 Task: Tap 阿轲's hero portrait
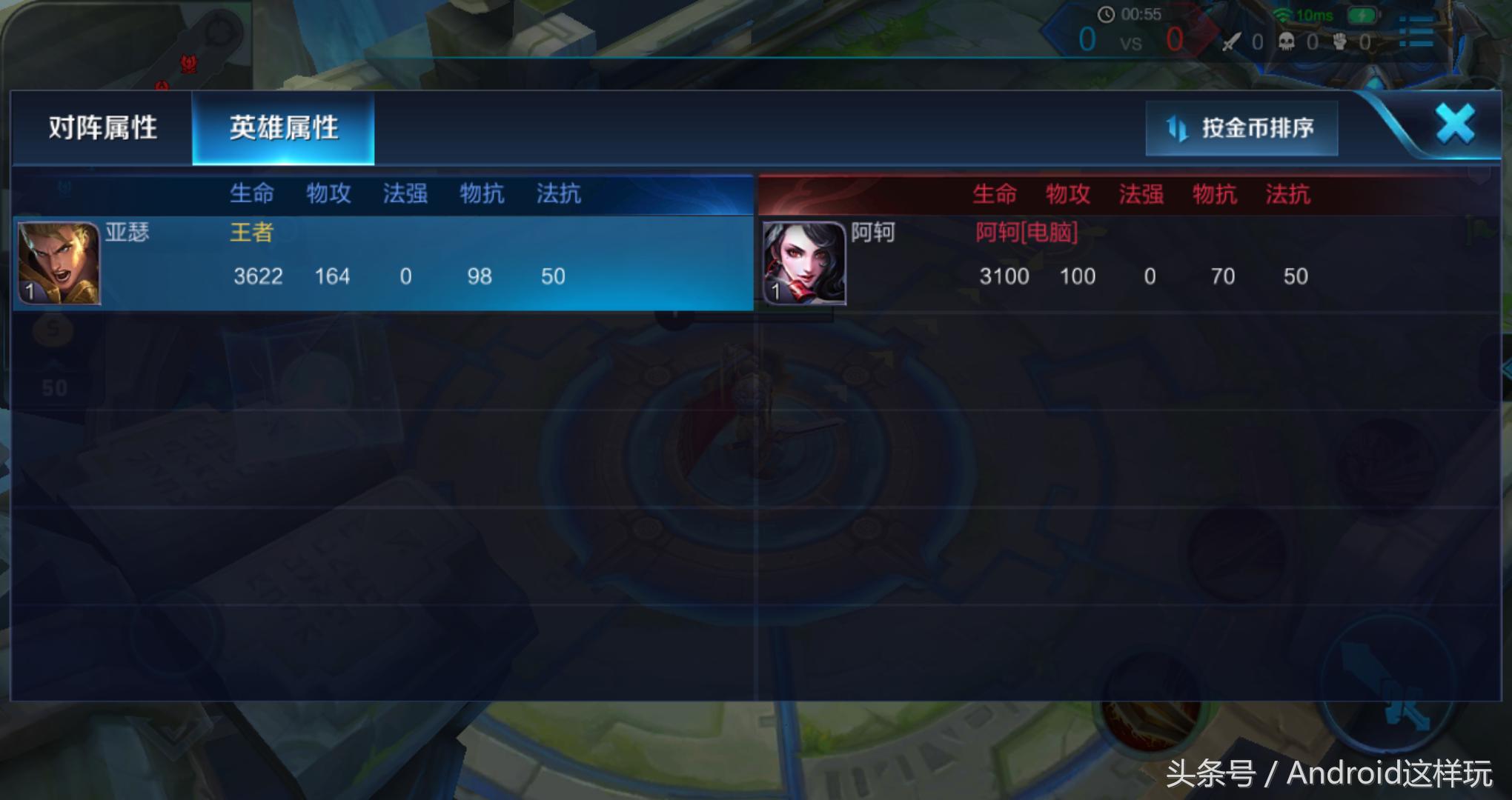[804, 264]
